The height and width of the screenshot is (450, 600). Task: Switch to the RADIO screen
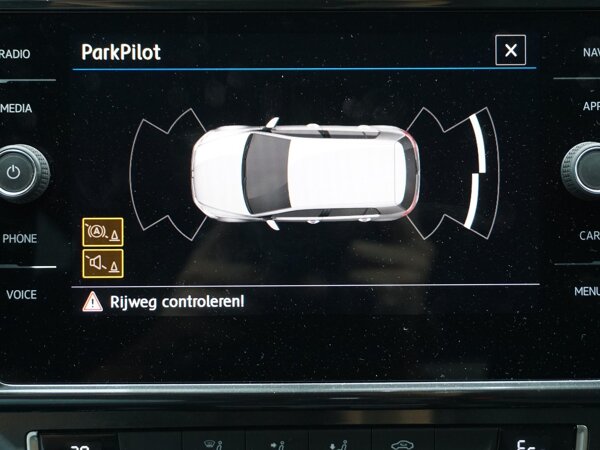pos(17,53)
